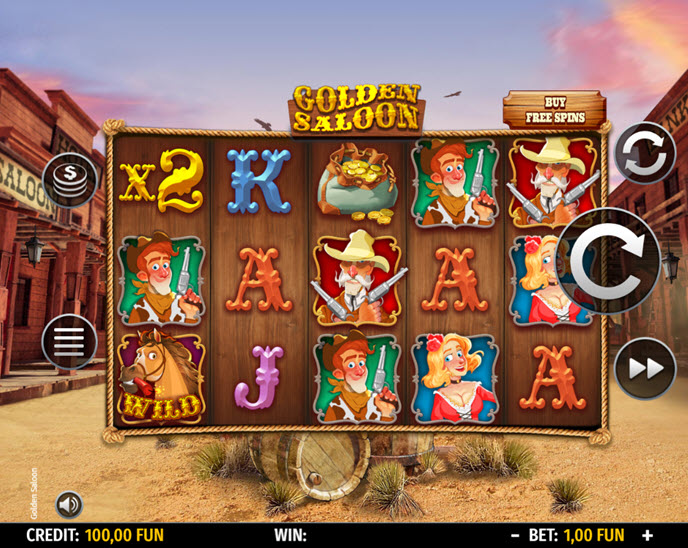The width and height of the screenshot is (688, 548).
Task: Open the coin stack bet settings
Action: point(69,179)
